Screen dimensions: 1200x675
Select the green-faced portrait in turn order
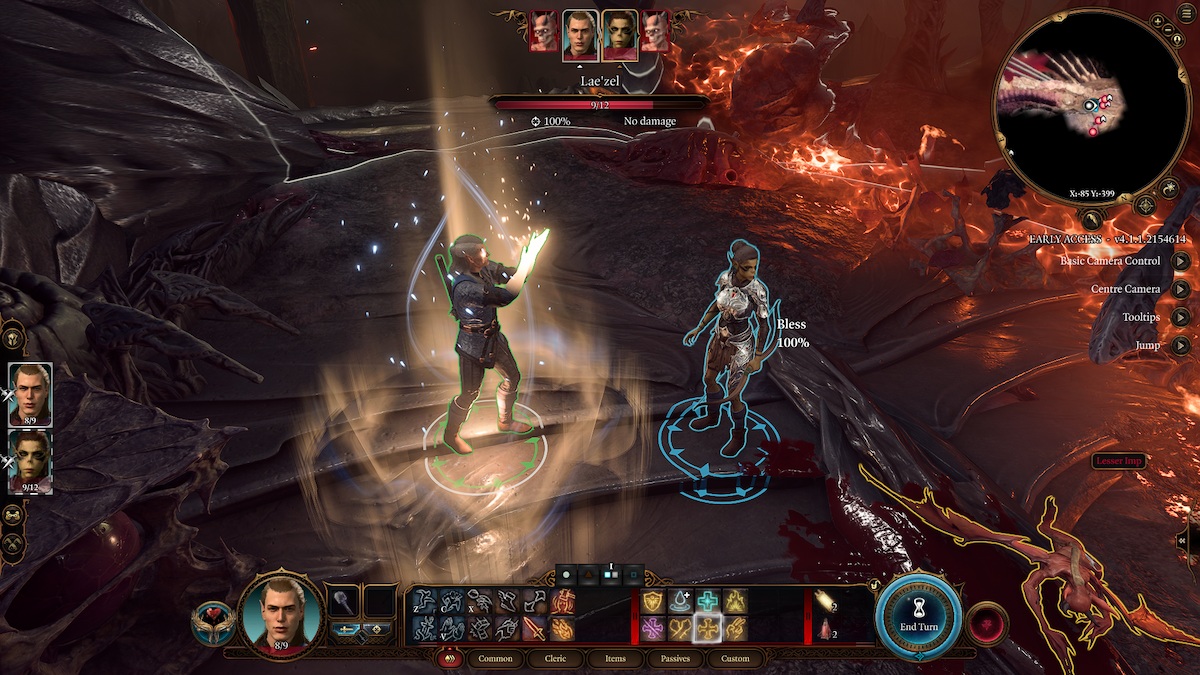tap(619, 36)
